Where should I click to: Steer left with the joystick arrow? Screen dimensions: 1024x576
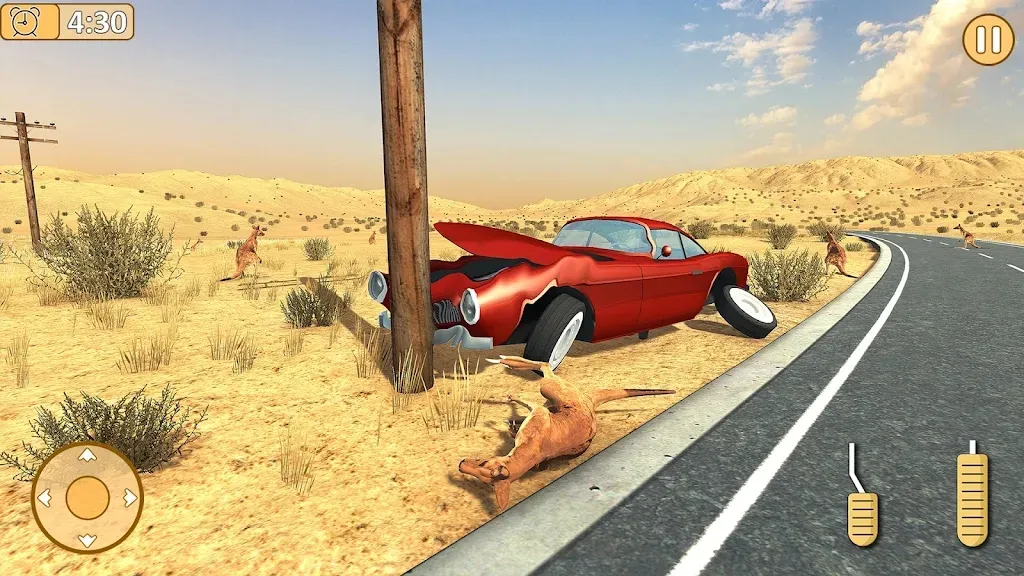point(44,498)
